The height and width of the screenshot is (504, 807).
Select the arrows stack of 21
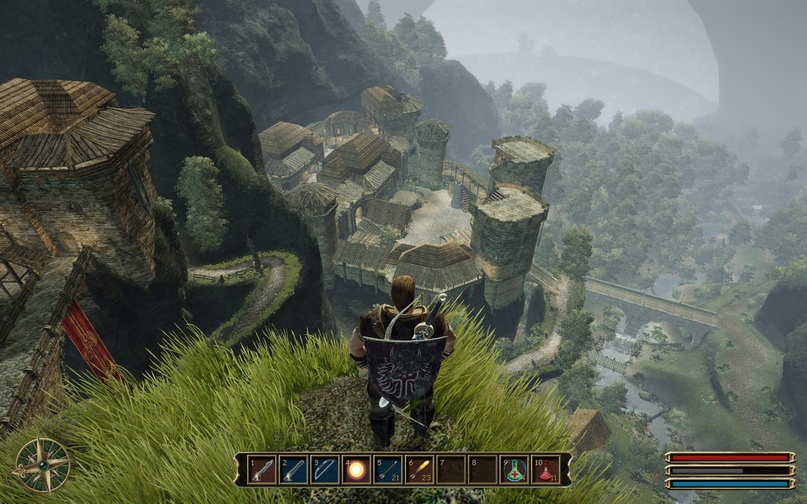pyautogui.click(x=388, y=469)
